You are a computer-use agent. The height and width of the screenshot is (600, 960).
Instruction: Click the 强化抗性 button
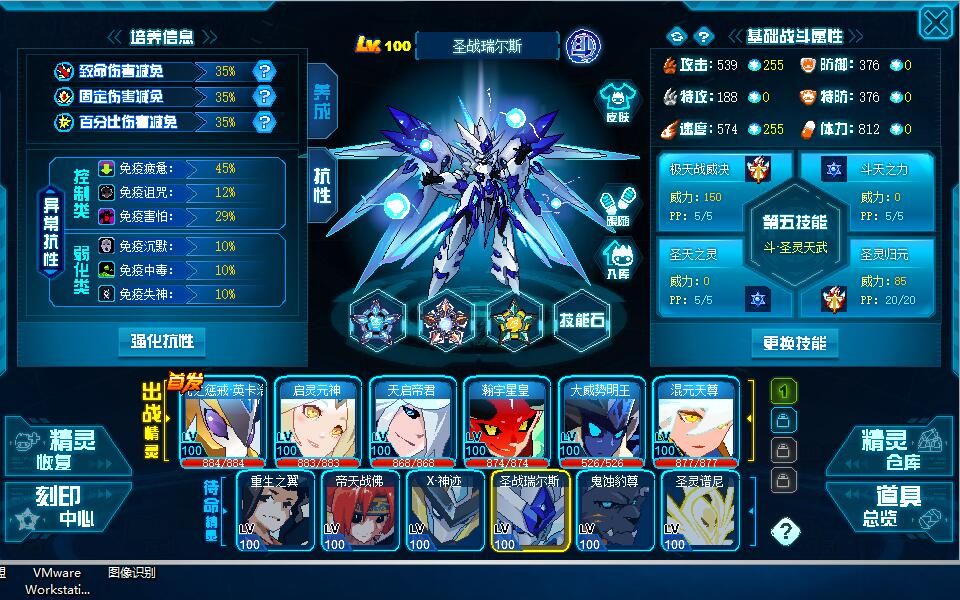coord(161,342)
